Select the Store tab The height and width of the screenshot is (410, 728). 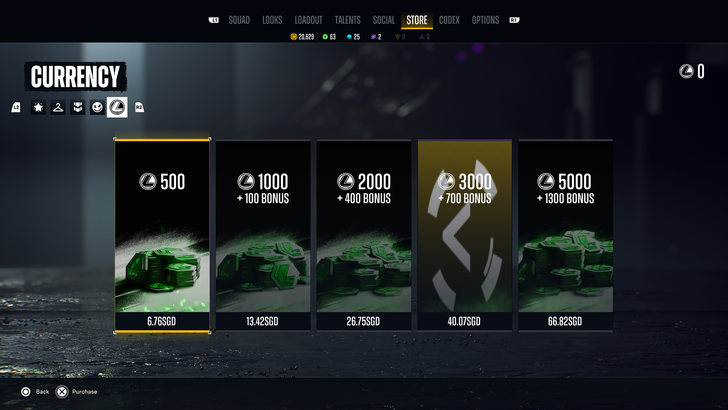417,20
